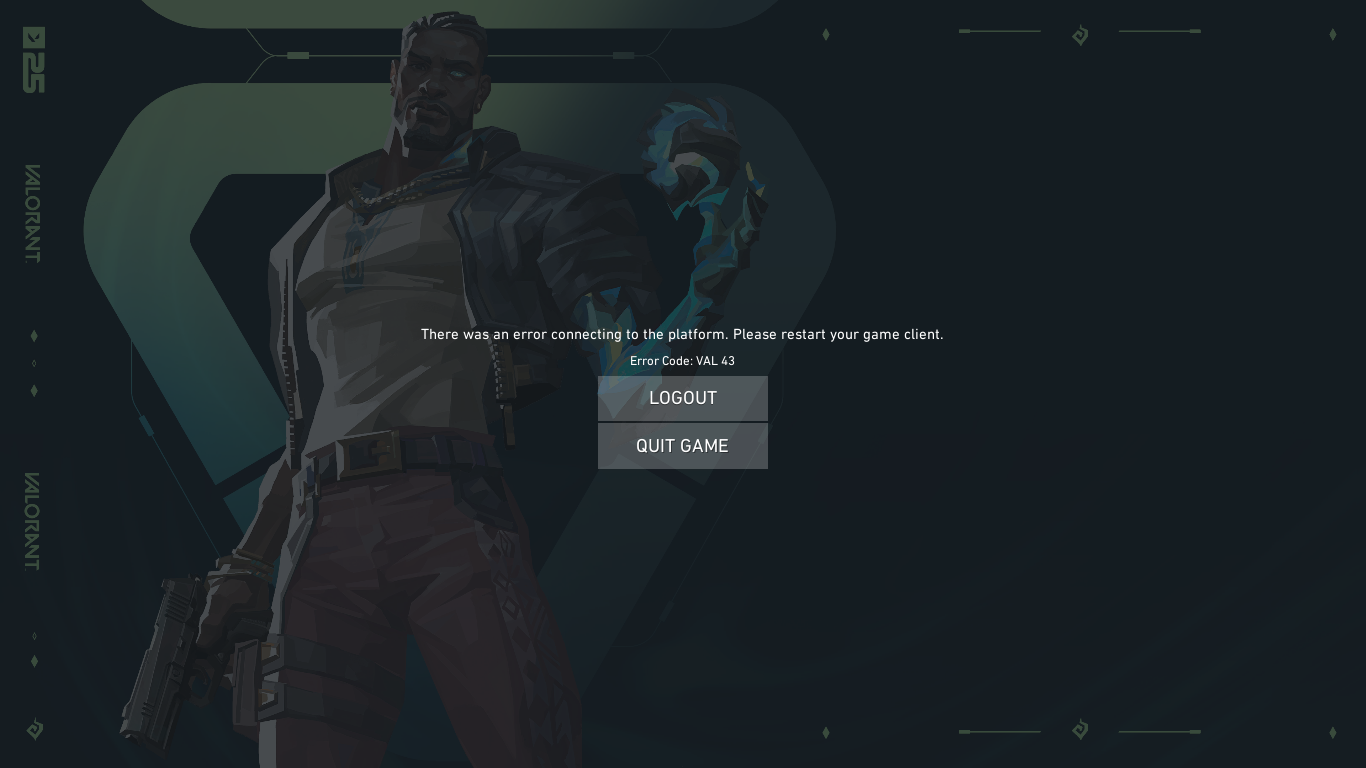Click the horizontal line ornament right of top emblem
The image size is (1366, 768).
coord(1159,31)
